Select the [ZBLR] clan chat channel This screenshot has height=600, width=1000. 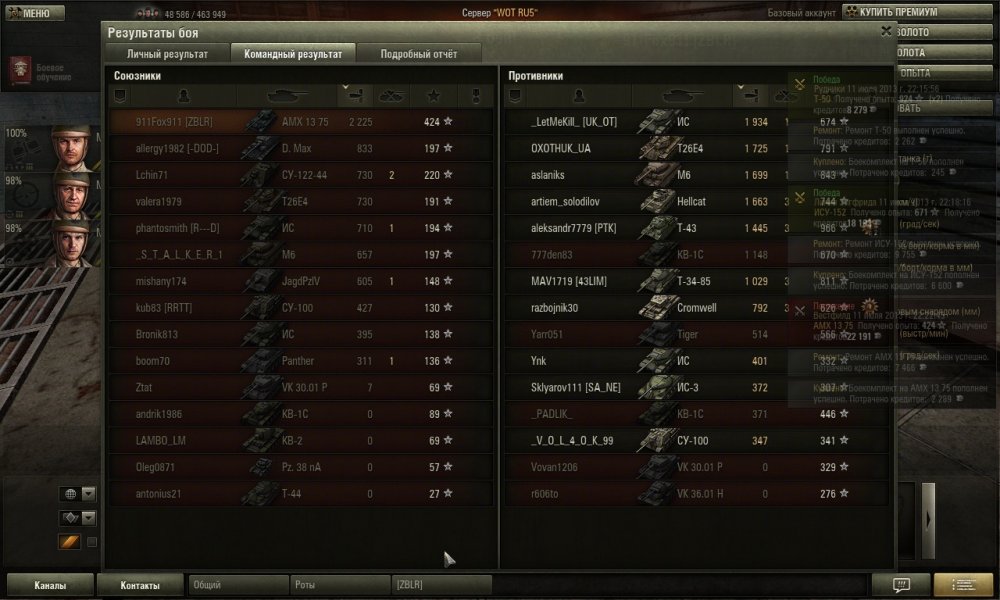pyautogui.click(x=441, y=585)
